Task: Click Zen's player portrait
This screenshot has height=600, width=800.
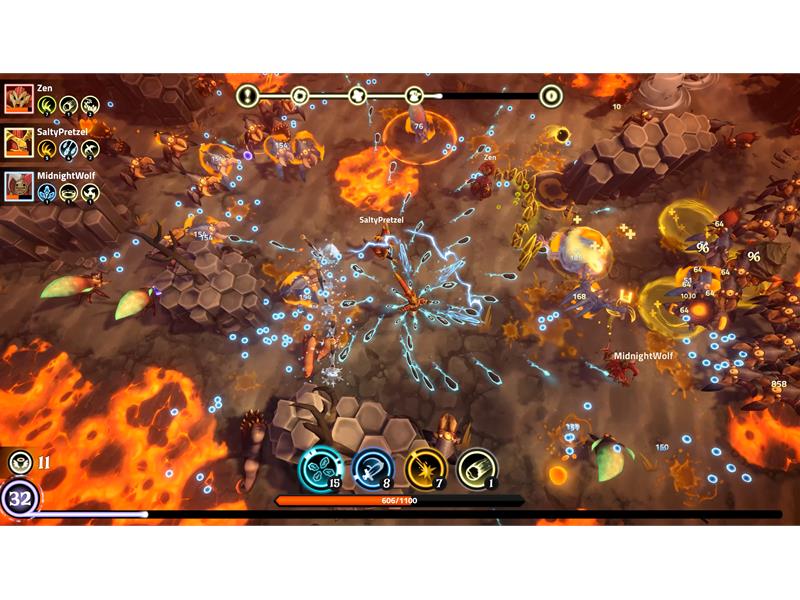Action: 18,98
